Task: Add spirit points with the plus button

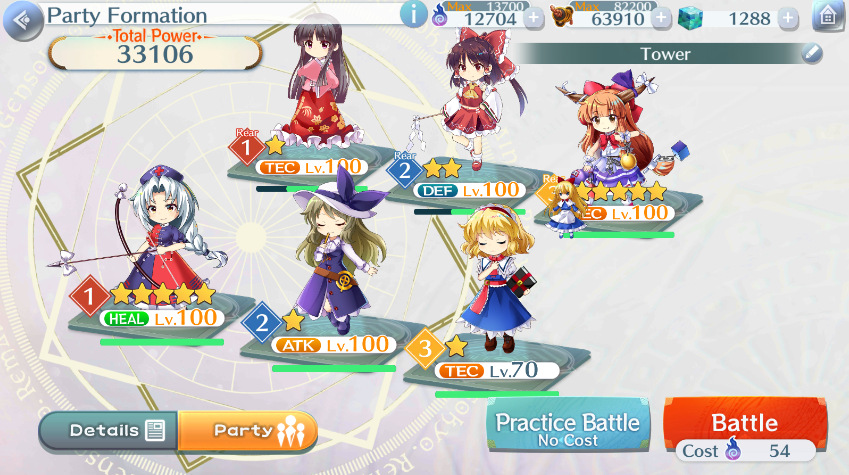Action: coord(535,17)
